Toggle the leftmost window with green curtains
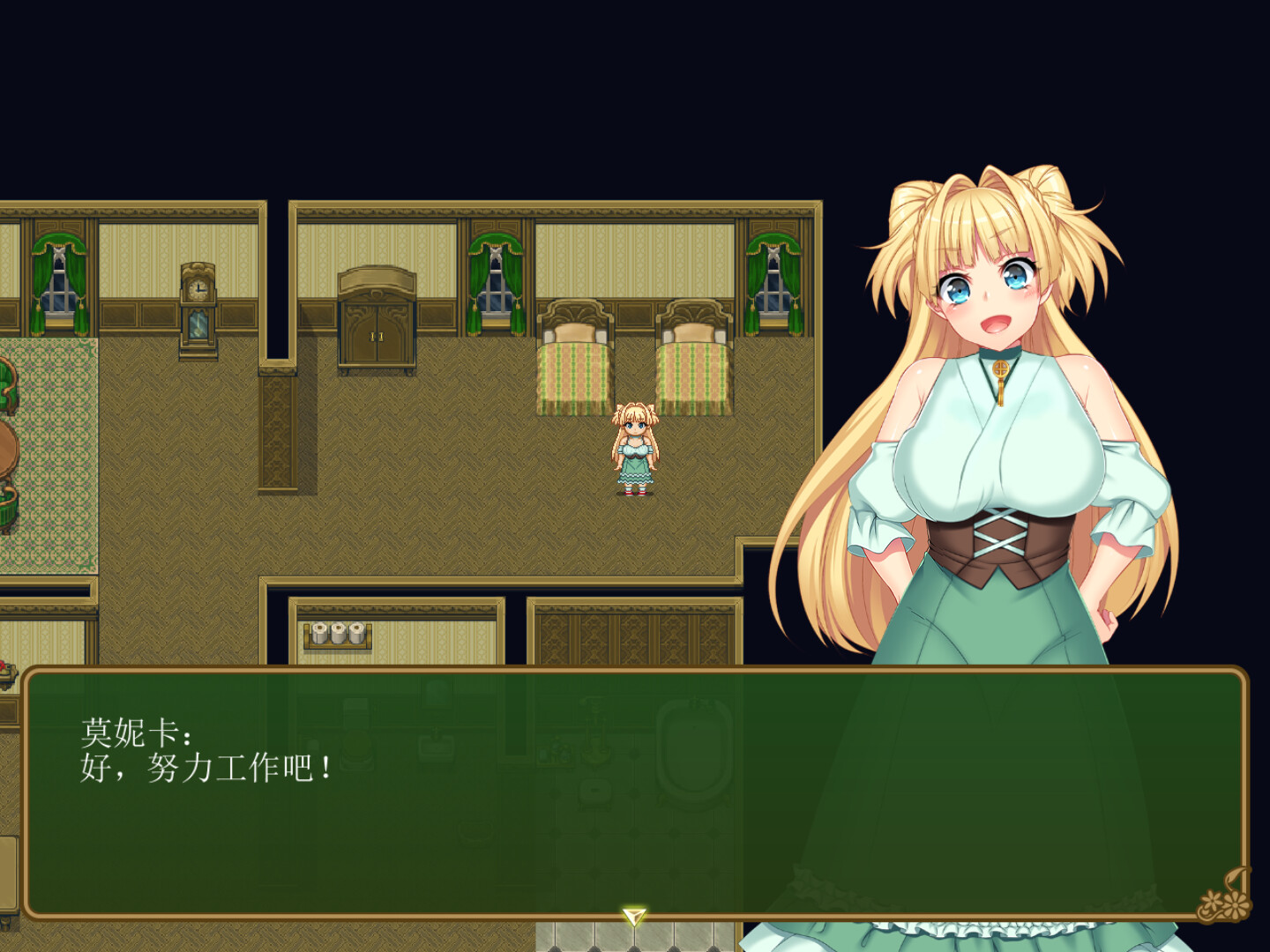Viewport: 1270px width, 952px height. tap(60, 273)
